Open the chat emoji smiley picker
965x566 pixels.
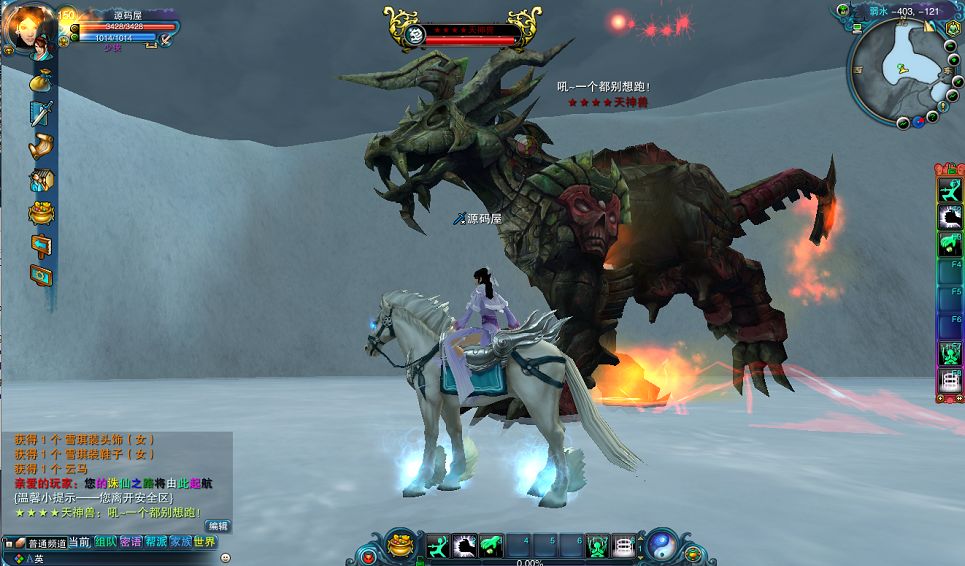[x=225, y=558]
